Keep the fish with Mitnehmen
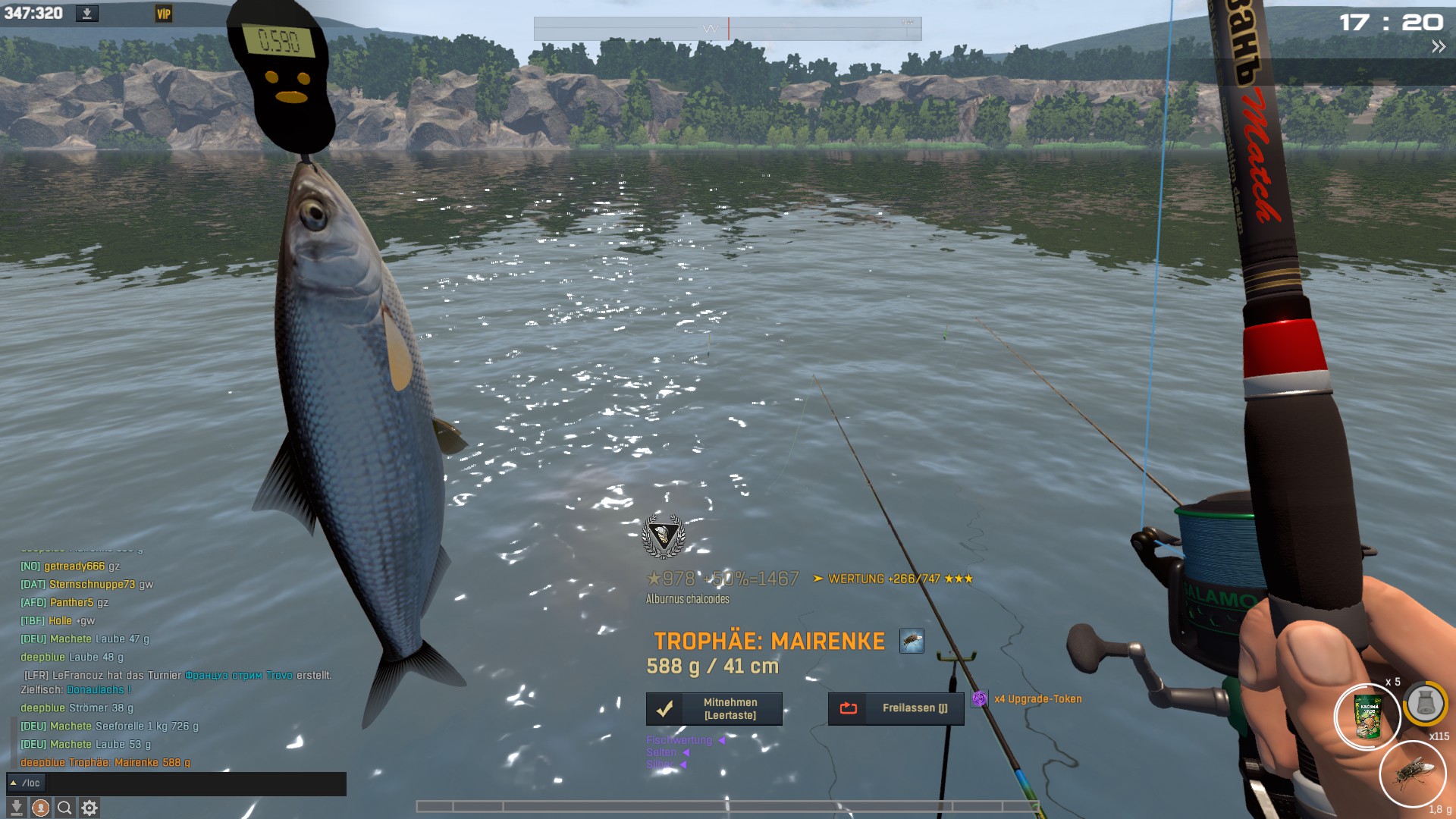 (x=714, y=708)
